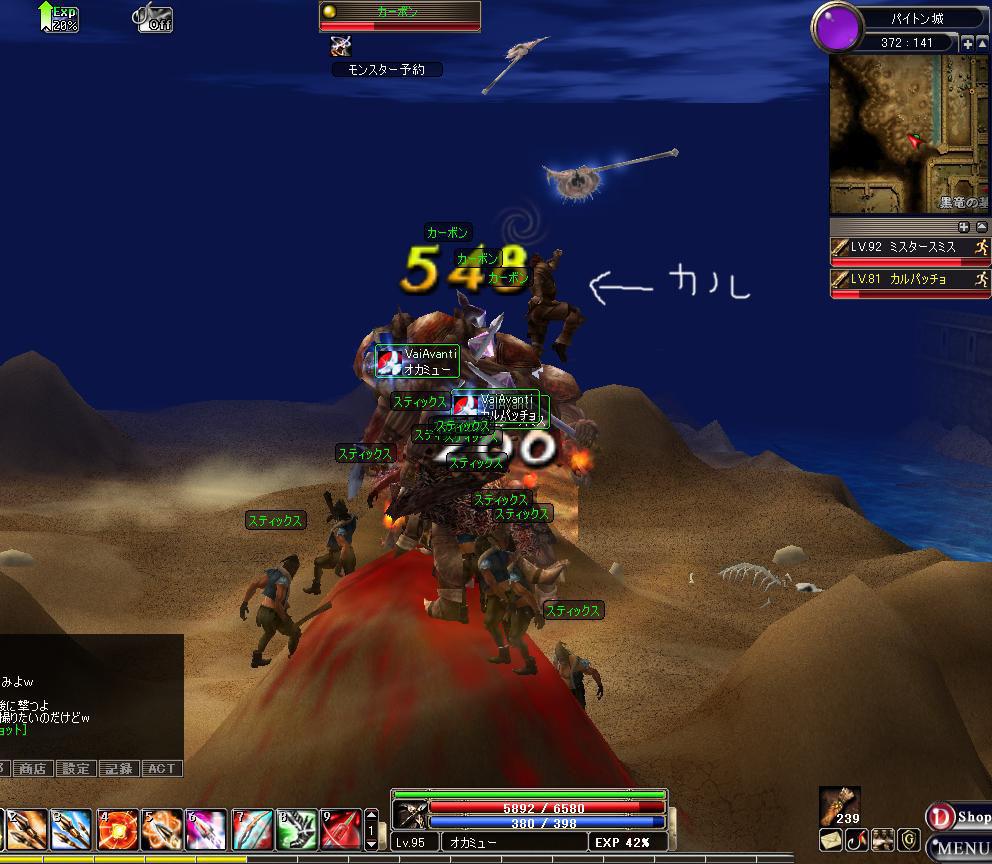Switch to the 商店 chat tab
Image resolution: width=992 pixels, height=864 pixels.
[x=32, y=768]
